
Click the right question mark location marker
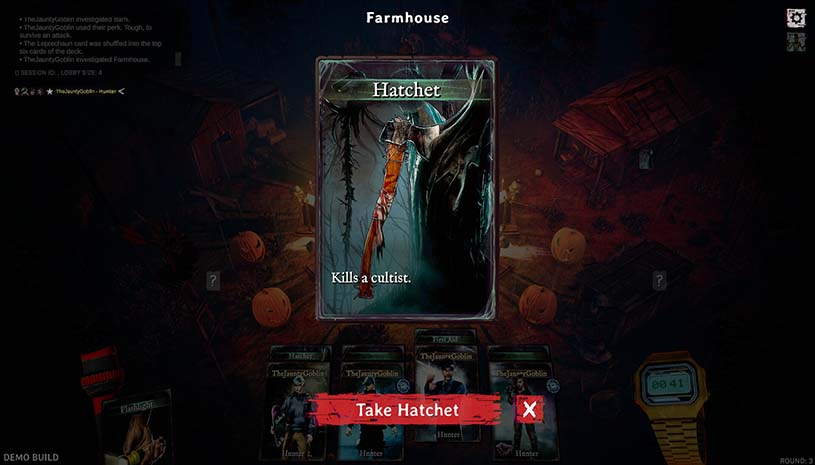[x=659, y=281]
